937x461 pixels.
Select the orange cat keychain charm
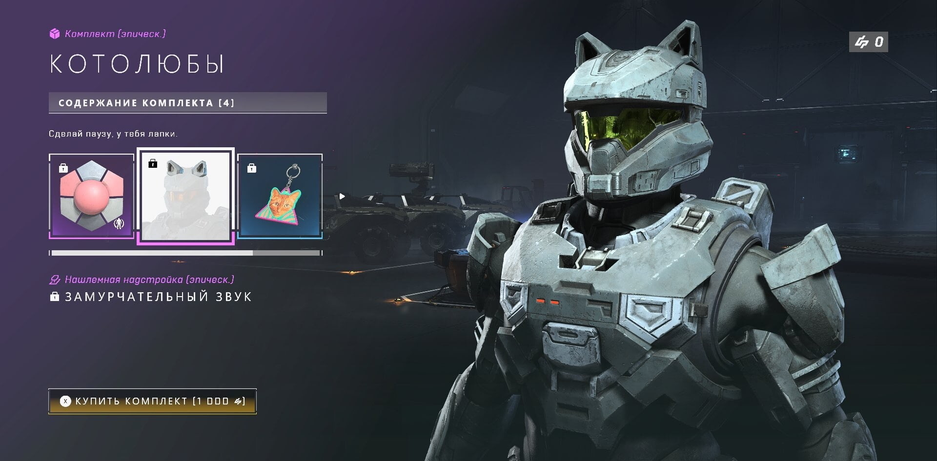[280, 196]
